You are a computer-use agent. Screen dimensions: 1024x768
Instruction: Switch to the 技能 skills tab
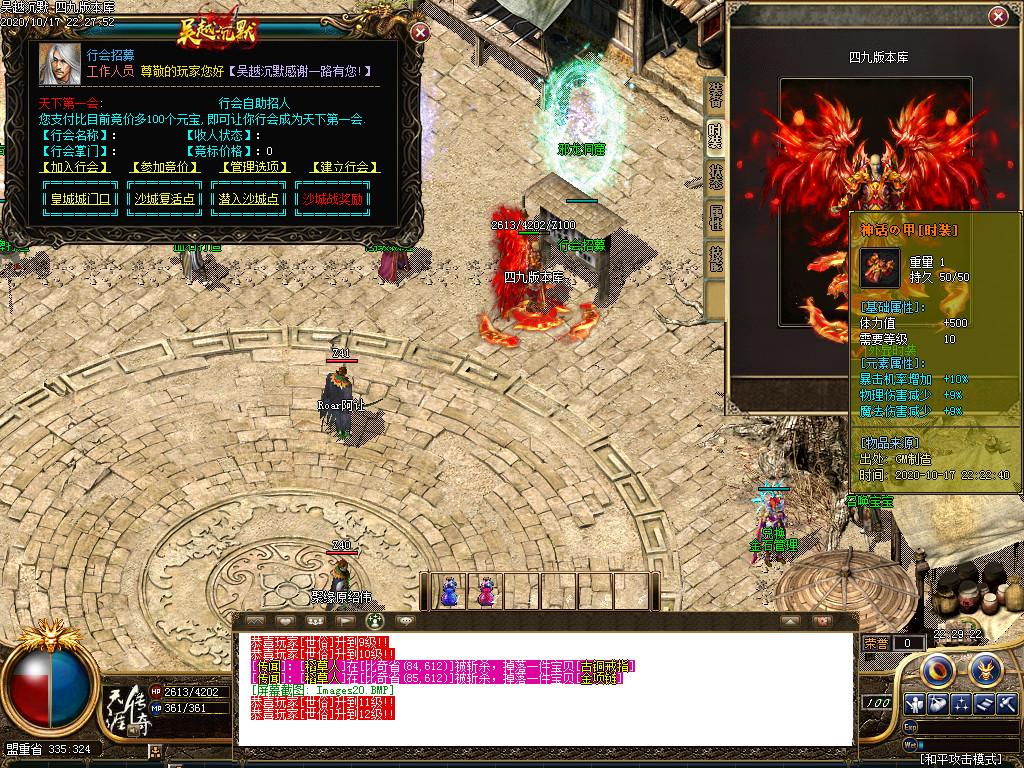pyautogui.click(x=716, y=259)
